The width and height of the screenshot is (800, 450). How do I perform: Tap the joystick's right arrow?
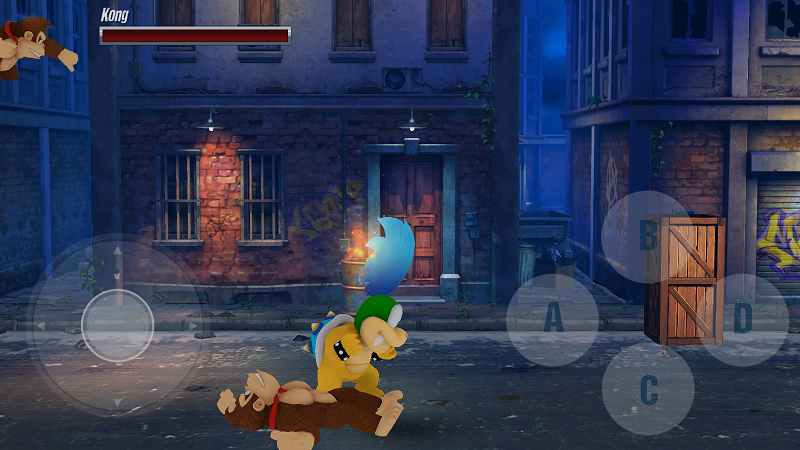192,325
